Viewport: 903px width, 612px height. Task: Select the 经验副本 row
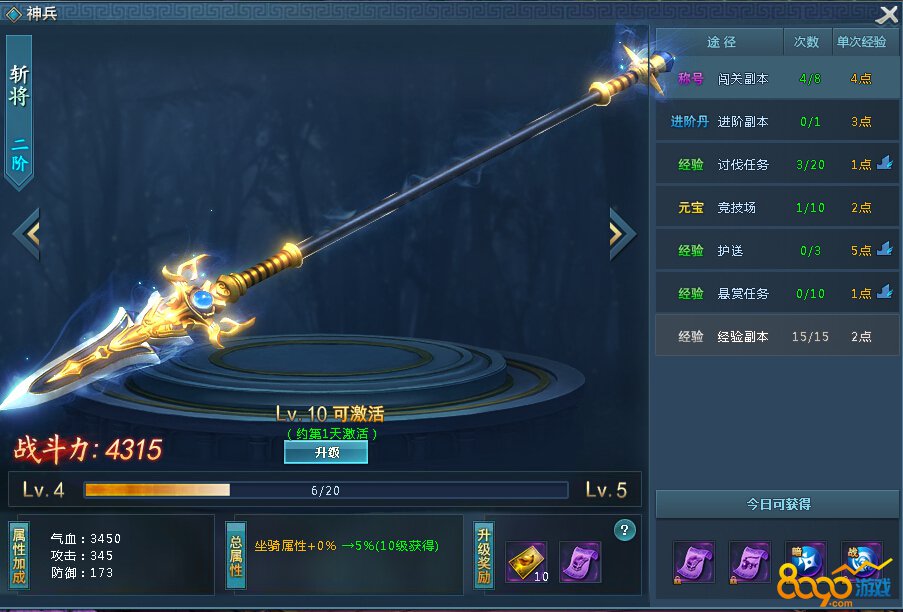(777, 337)
